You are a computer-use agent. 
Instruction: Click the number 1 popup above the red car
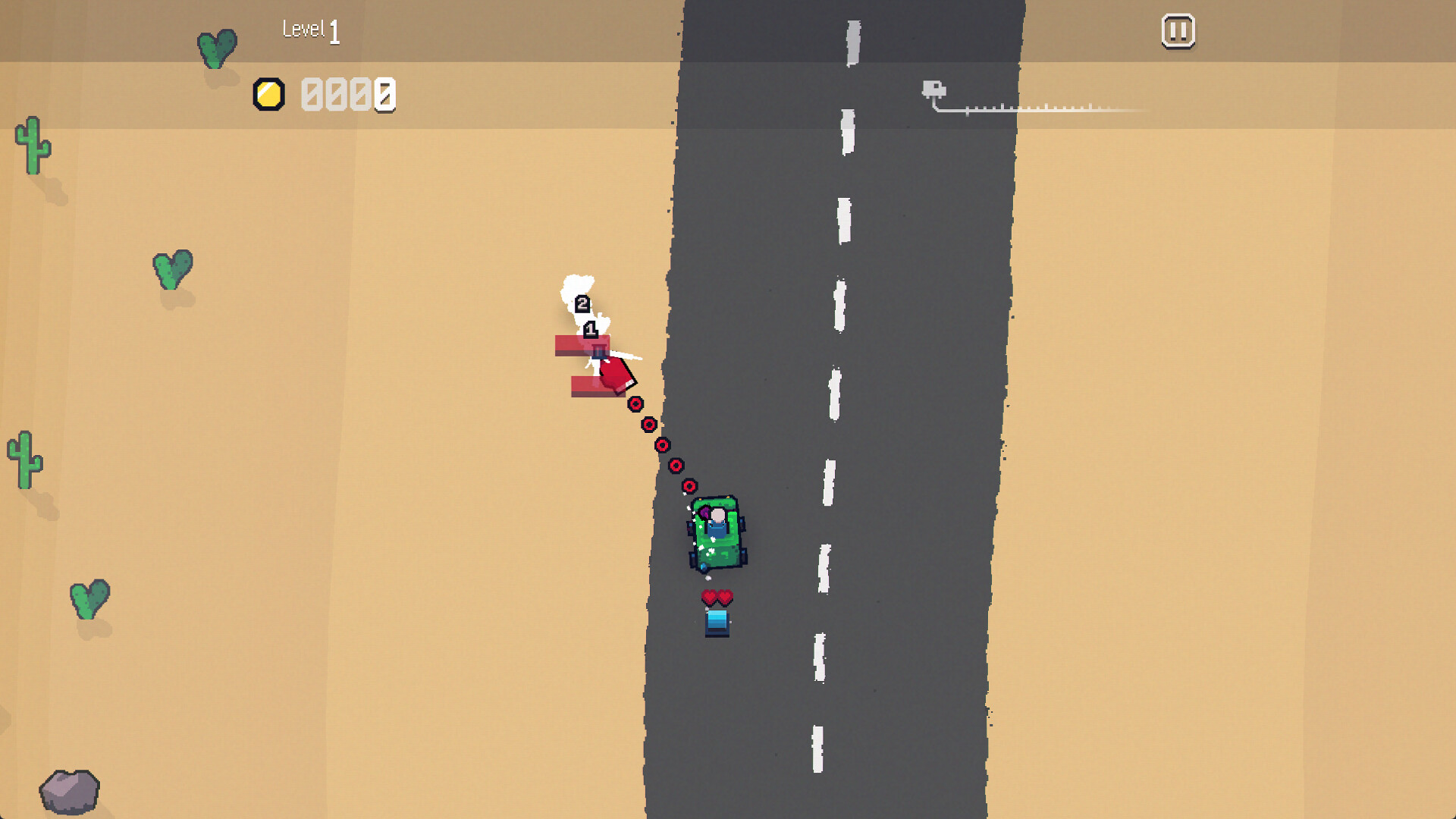click(591, 329)
